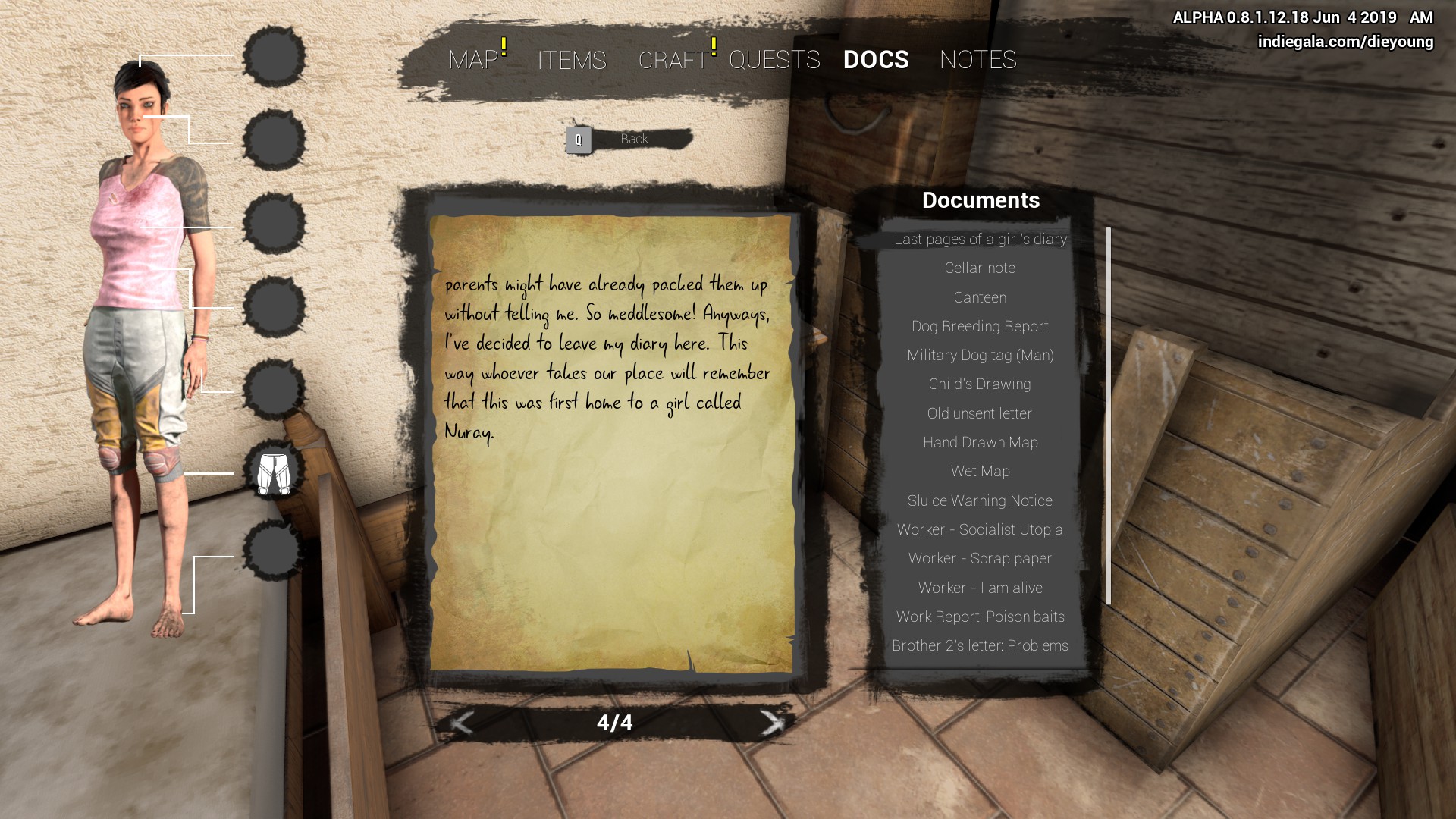View the Child's Drawing document
Image resolution: width=1456 pixels, height=819 pixels.
(980, 384)
